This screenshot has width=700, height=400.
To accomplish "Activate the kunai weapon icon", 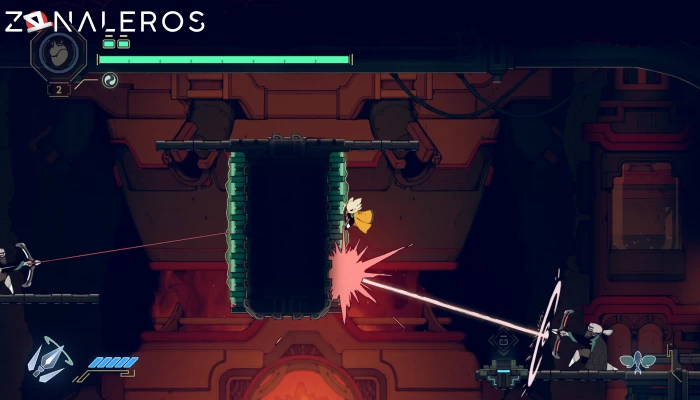I will coord(49,360).
